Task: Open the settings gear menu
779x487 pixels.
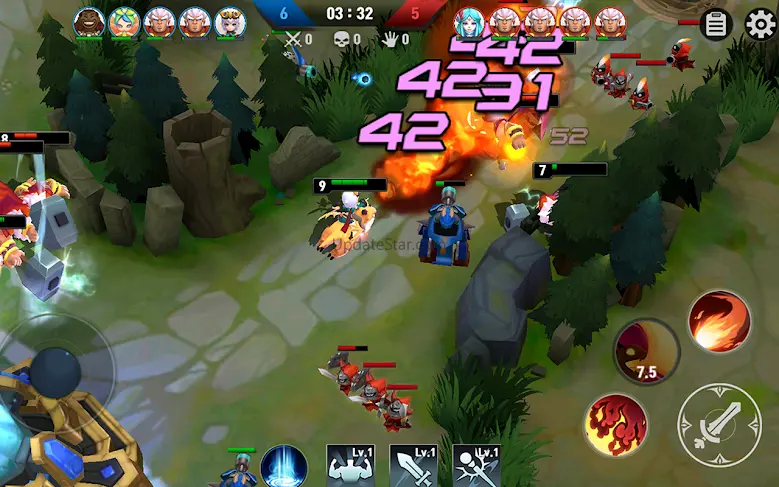Action: pyautogui.click(x=760, y=24)
